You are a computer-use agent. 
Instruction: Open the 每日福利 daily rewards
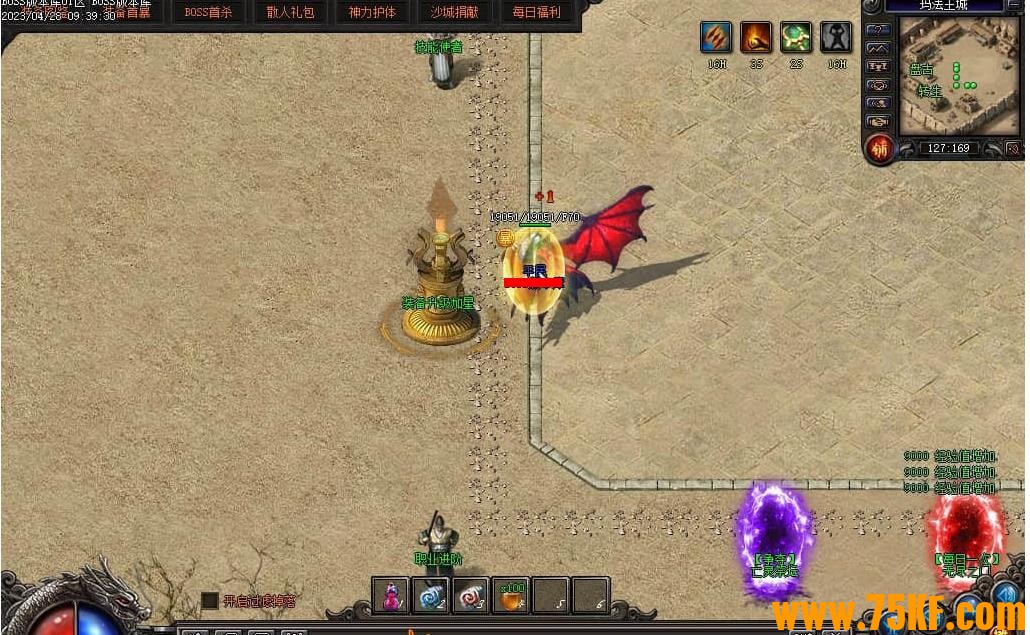coord(536,13)
